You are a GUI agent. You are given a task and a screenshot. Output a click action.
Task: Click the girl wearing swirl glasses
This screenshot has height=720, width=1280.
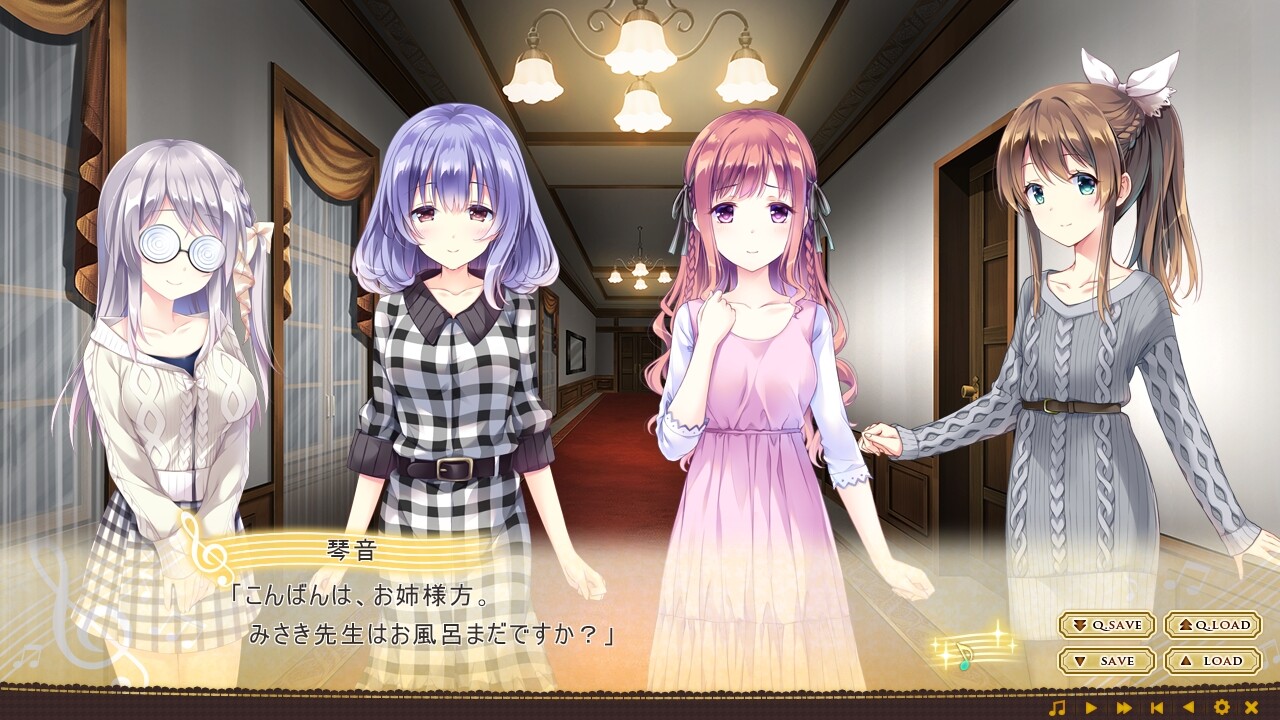click(x=180, y=300)
